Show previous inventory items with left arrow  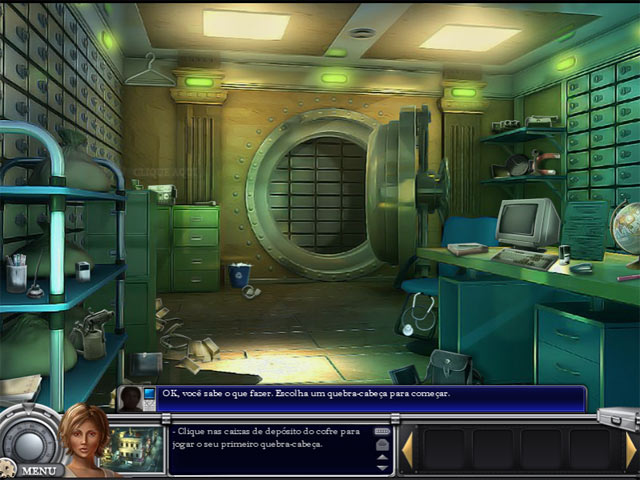(x=406, y=449)
